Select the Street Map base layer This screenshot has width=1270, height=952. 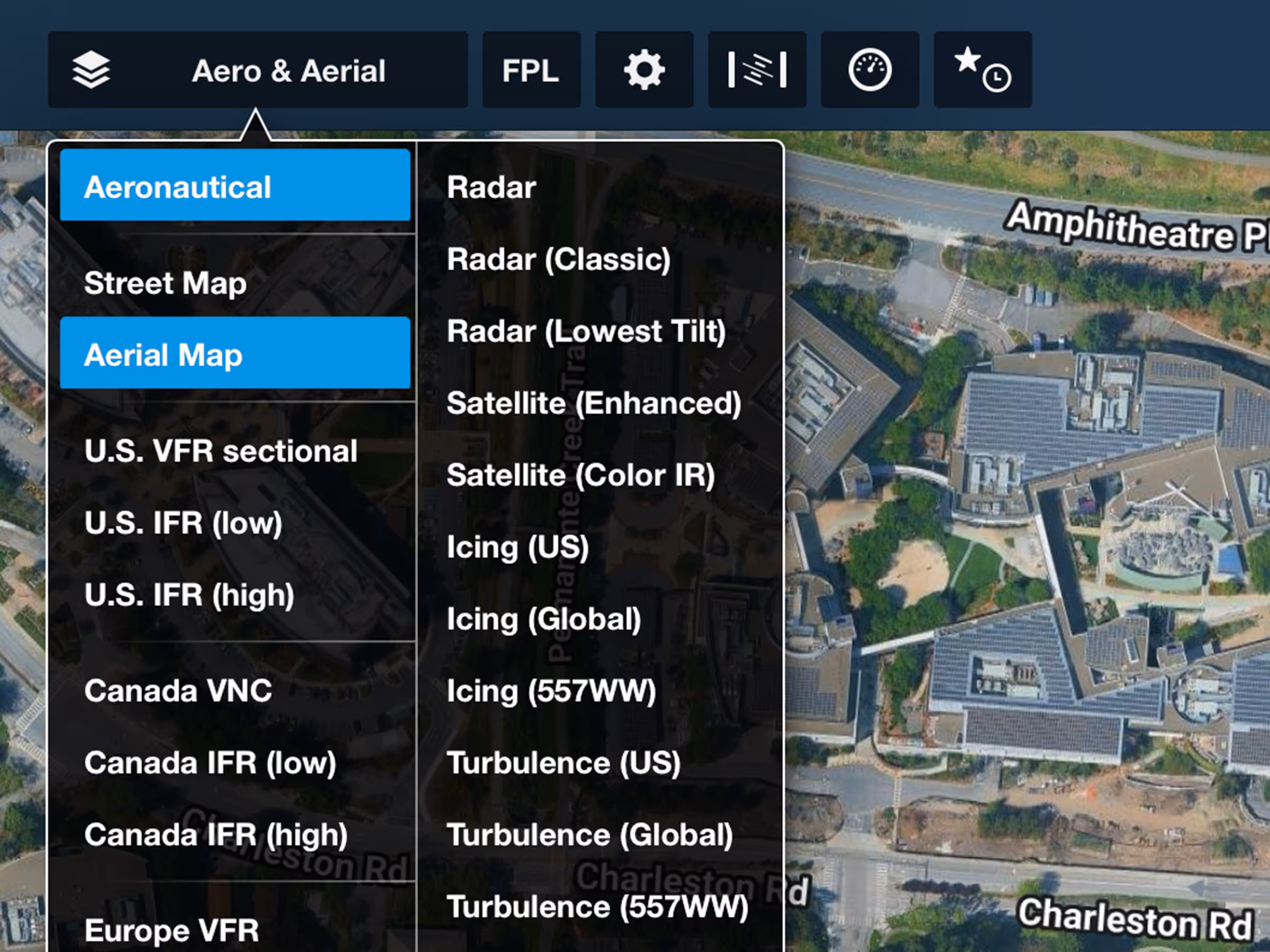tap(164, 283)
